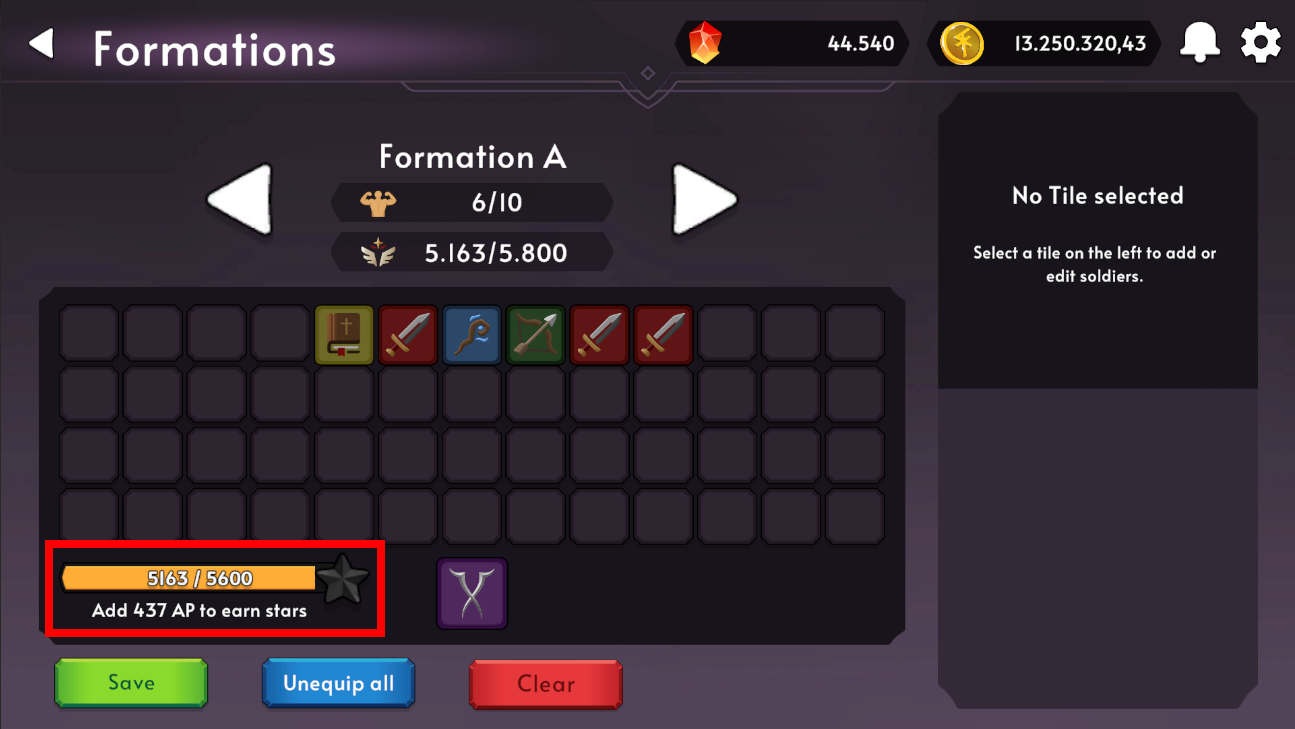Clear the formation
The height and width of the screenshot is (729, 1295).
pyautogui.click(x=546, y=684)
